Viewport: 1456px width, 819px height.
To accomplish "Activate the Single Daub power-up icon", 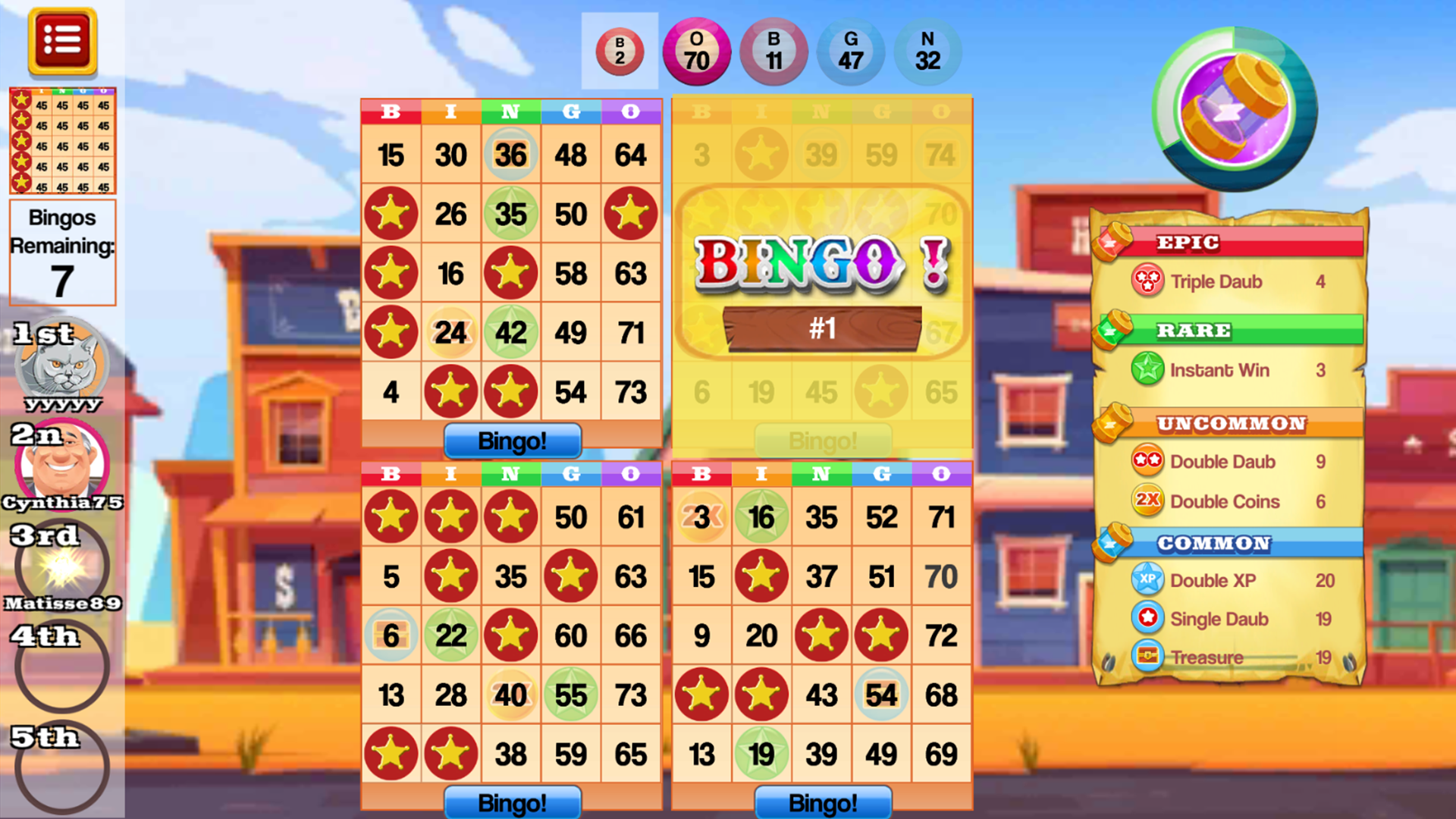I will (1147, 619).
